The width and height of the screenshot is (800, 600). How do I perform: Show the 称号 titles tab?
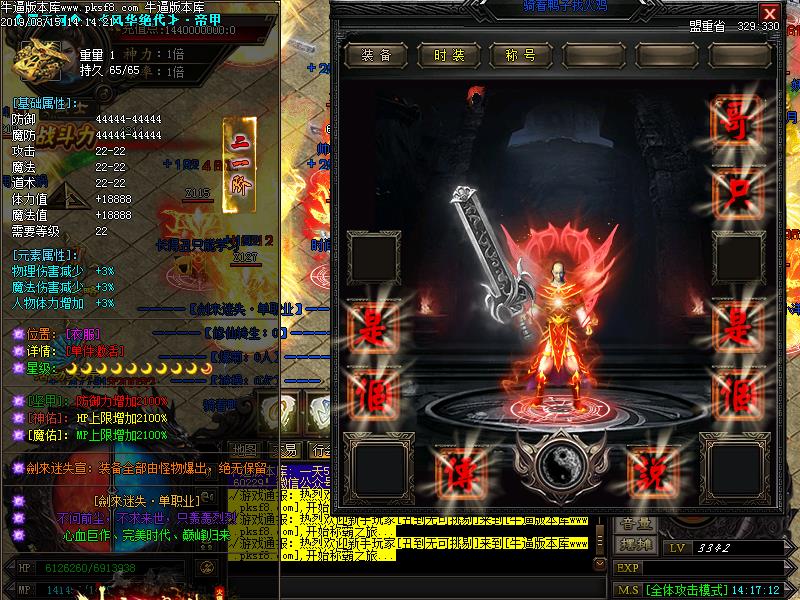click(x=521, y=55)
